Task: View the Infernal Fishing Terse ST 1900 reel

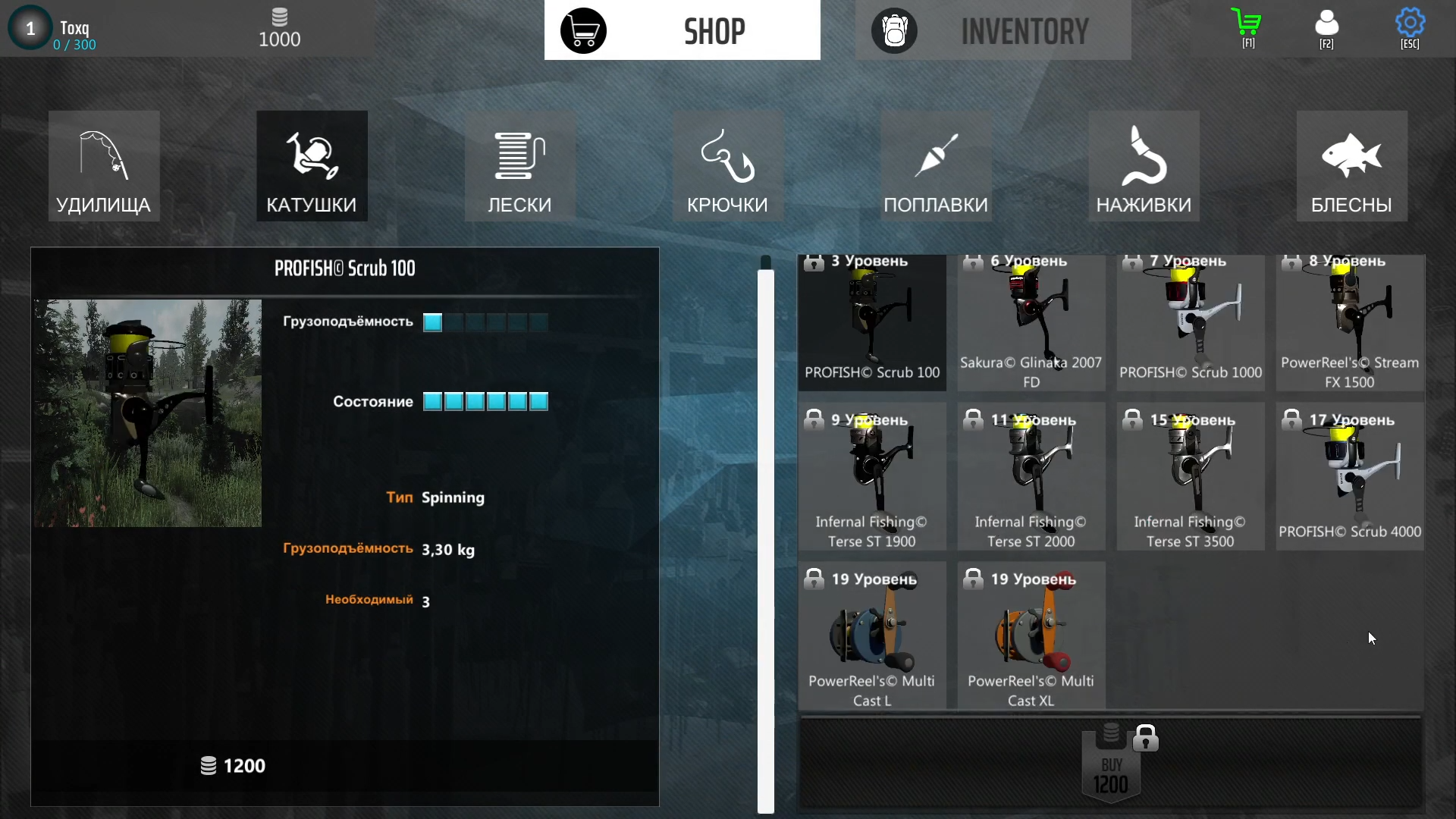Action: pyautogui.click(x=872, y=478)
